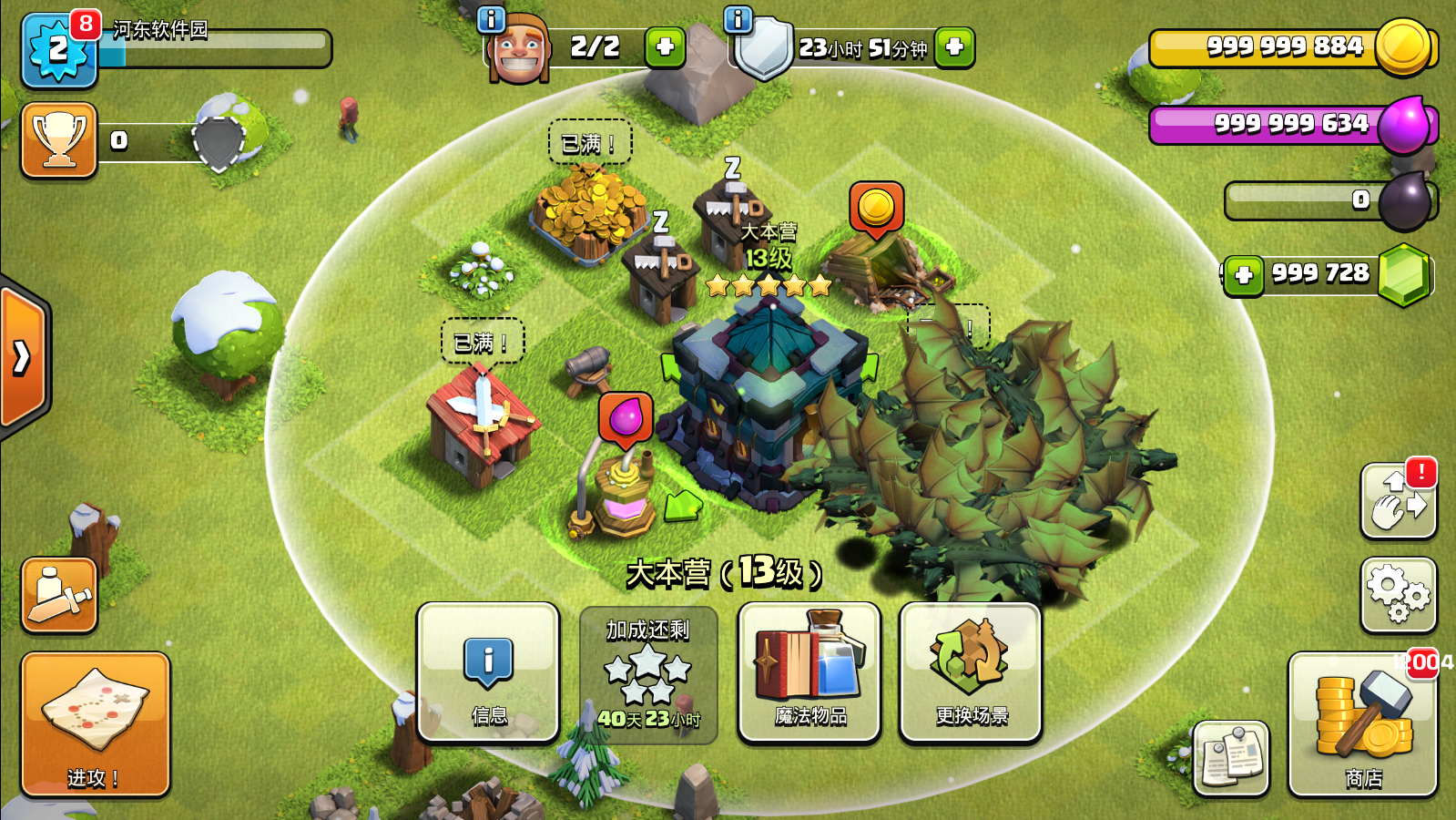
Task: Add builders with the green plus
Action: (665, 46)
